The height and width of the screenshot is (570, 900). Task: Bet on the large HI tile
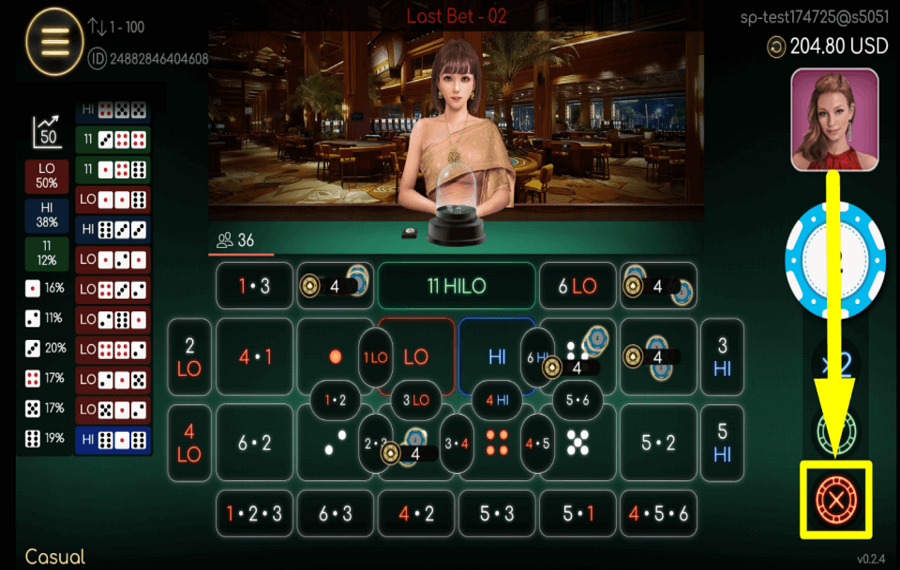(497, 356)
